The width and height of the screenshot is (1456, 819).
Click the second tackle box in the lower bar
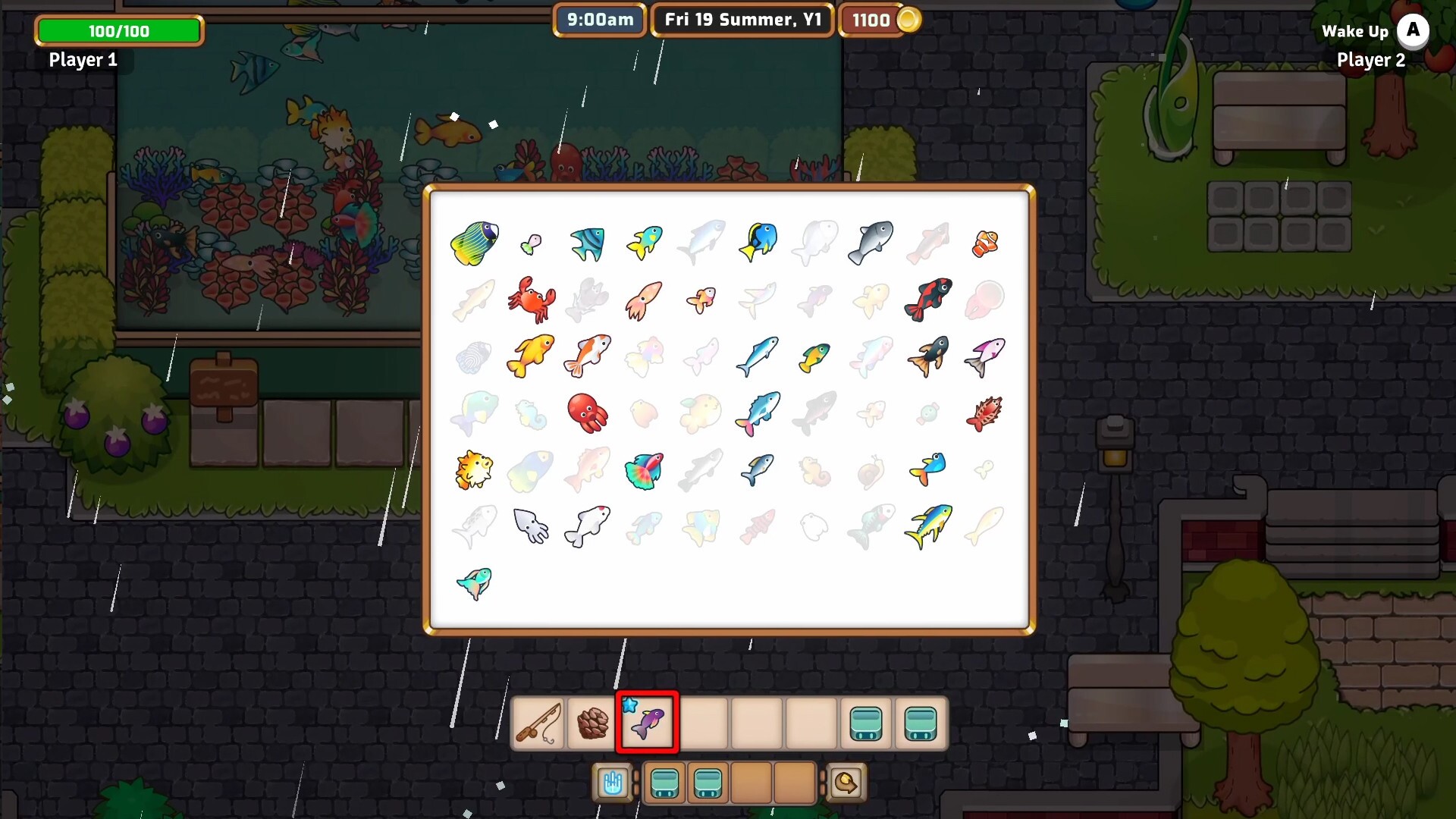pyautogui.click(x=708, y=783)
